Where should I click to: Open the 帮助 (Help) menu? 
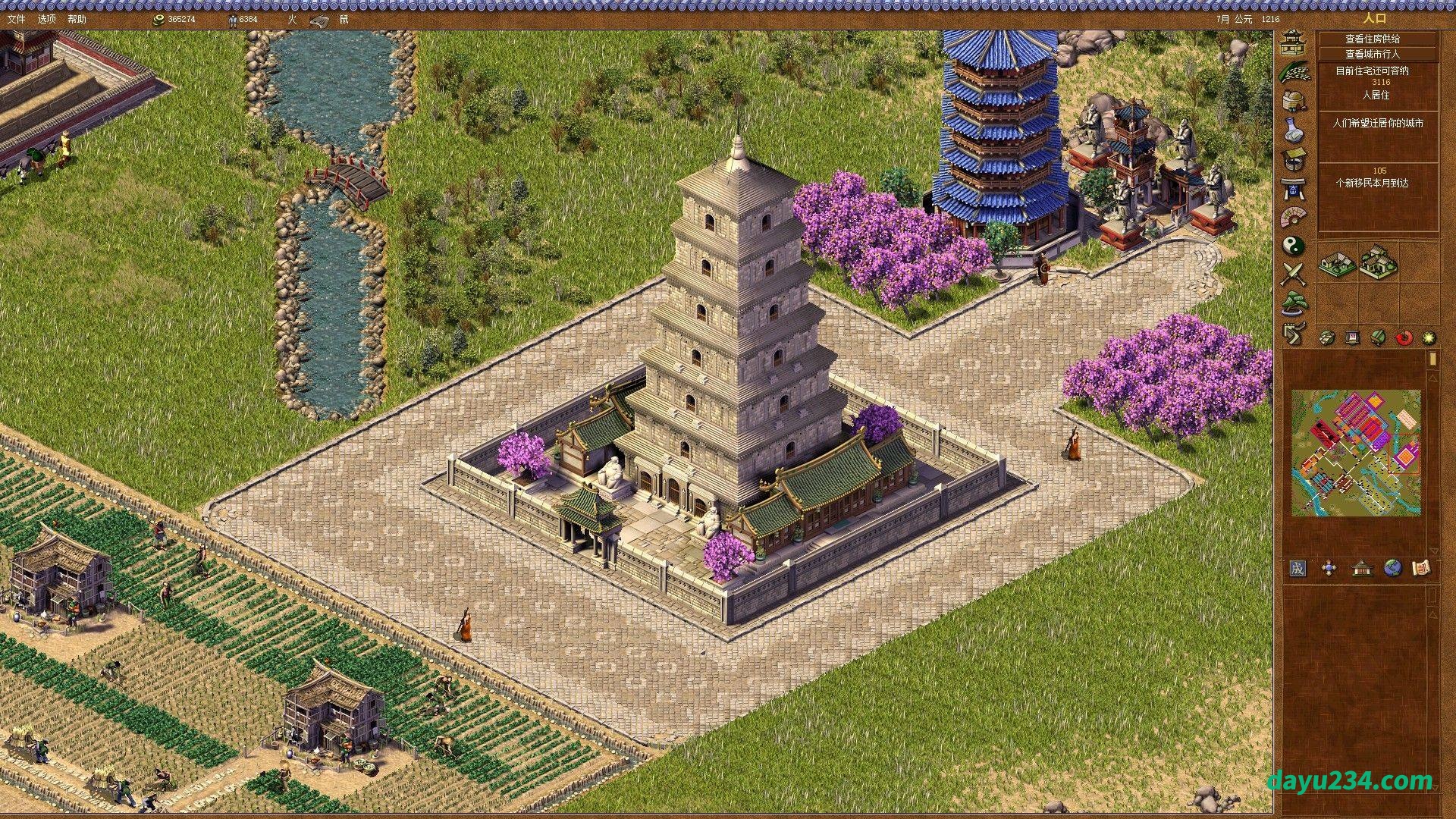tap(77, 19)
